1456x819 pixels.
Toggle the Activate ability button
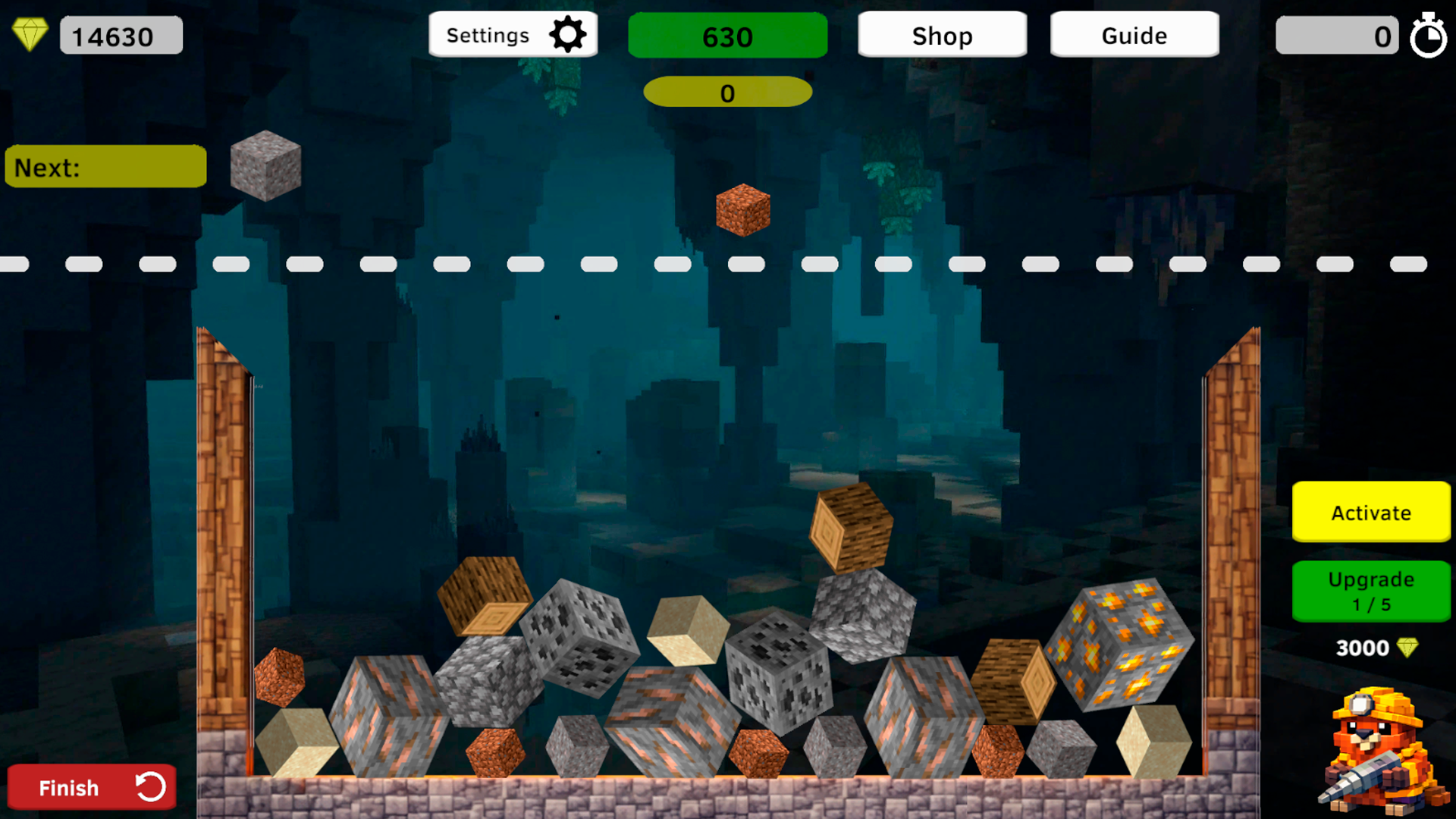[x=1370, y=513]
